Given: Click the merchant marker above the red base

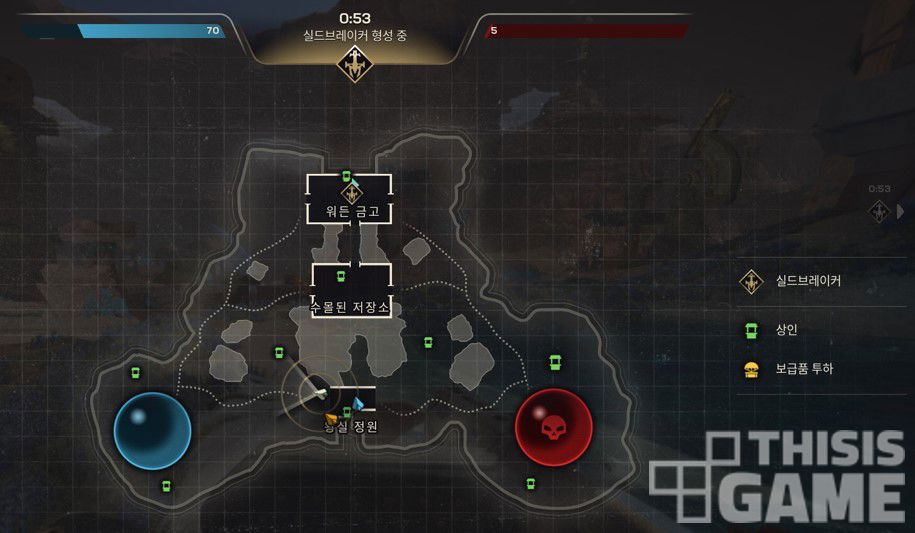Looking at the screenshot, I should coord(552,361).
